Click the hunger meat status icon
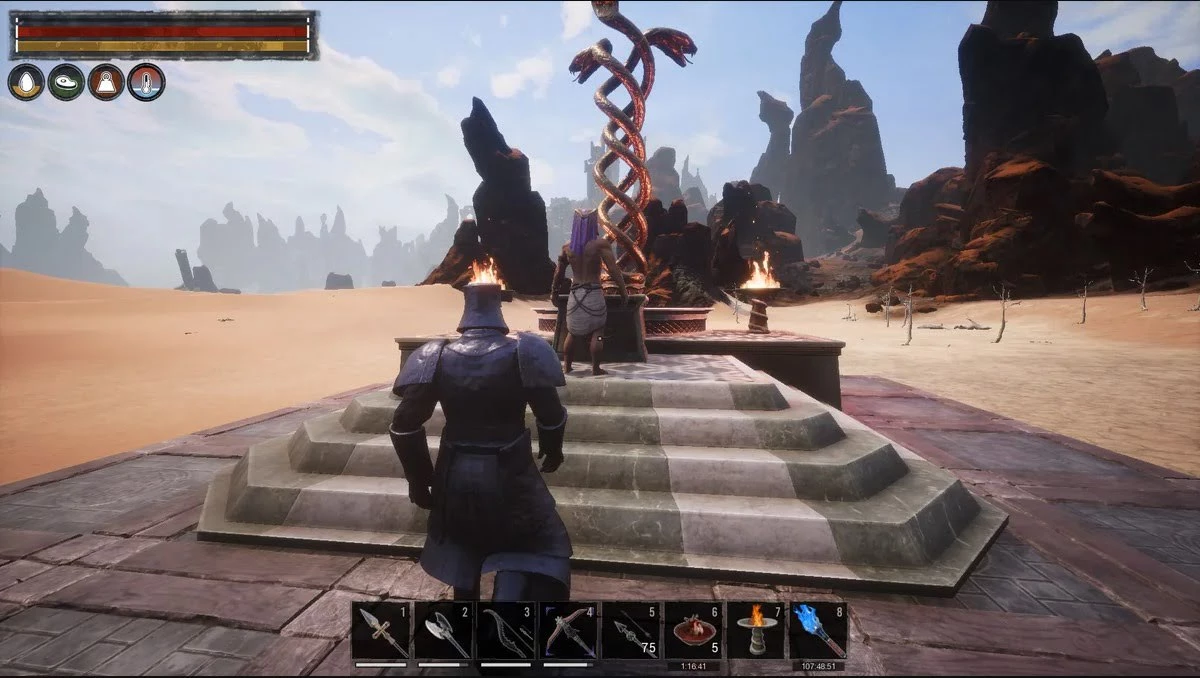The height and width of the screenshot is (678, 1200). click(66, 82)
